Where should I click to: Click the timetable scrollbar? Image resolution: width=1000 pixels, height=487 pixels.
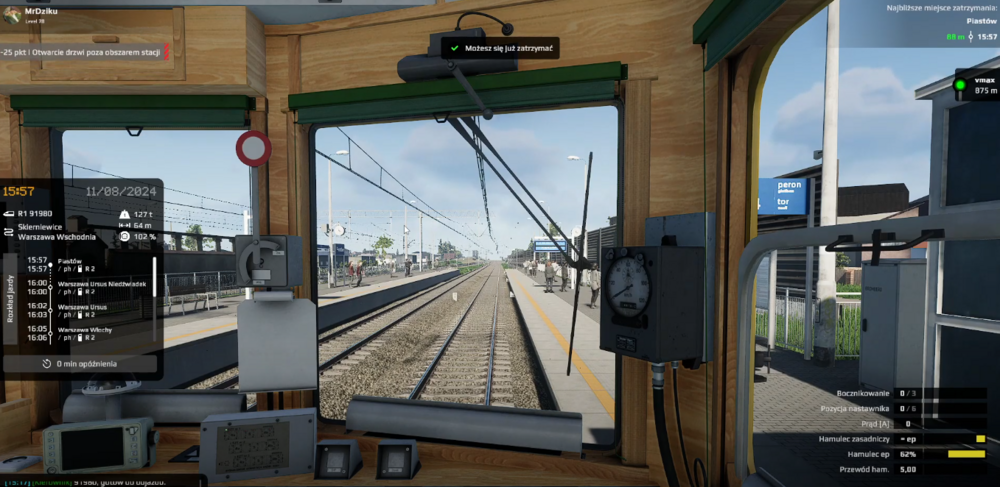pyautogui.click(x=154, y=290)
